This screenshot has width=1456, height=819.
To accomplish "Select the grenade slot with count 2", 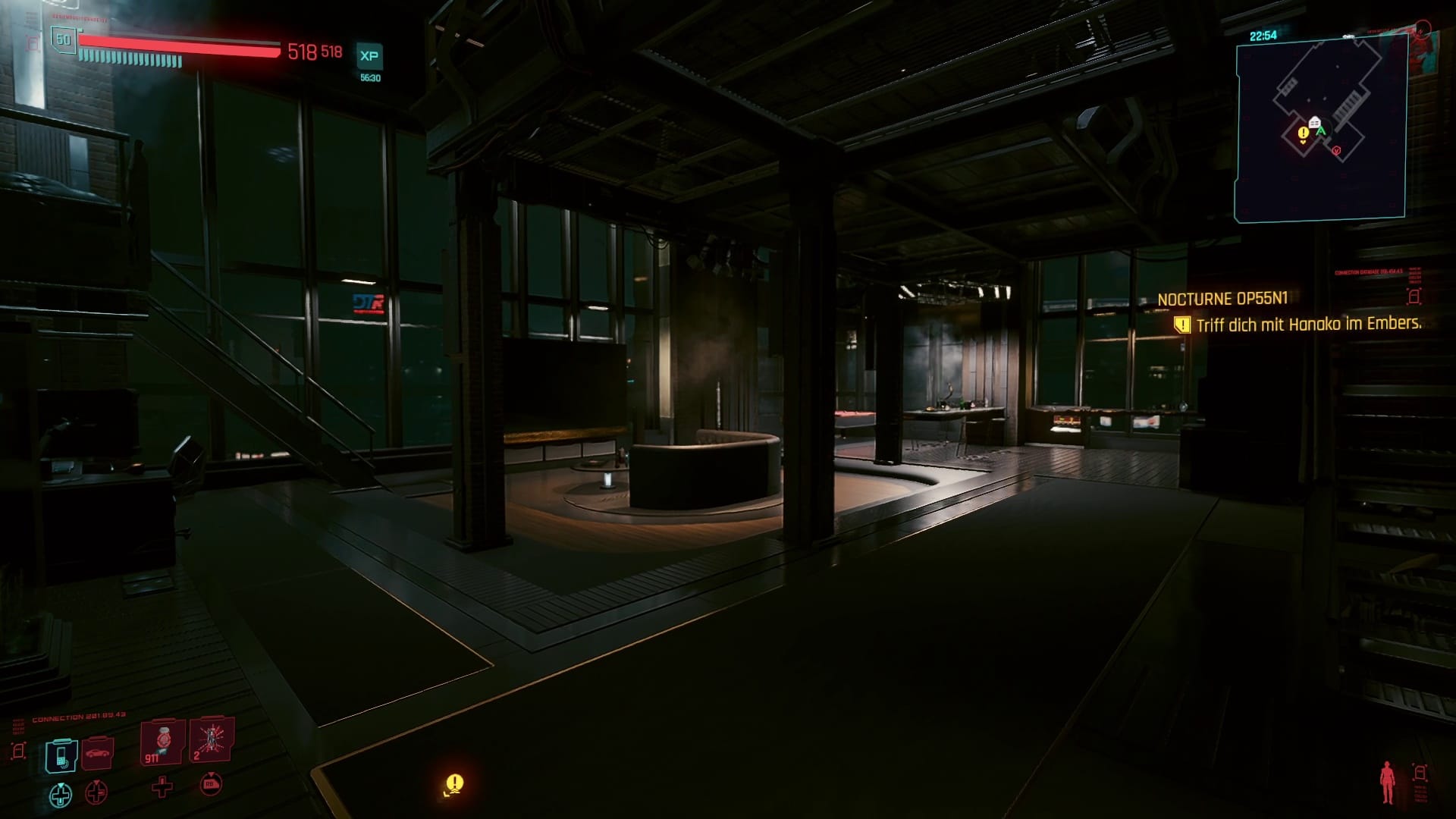I will click(x=211, y=740).
